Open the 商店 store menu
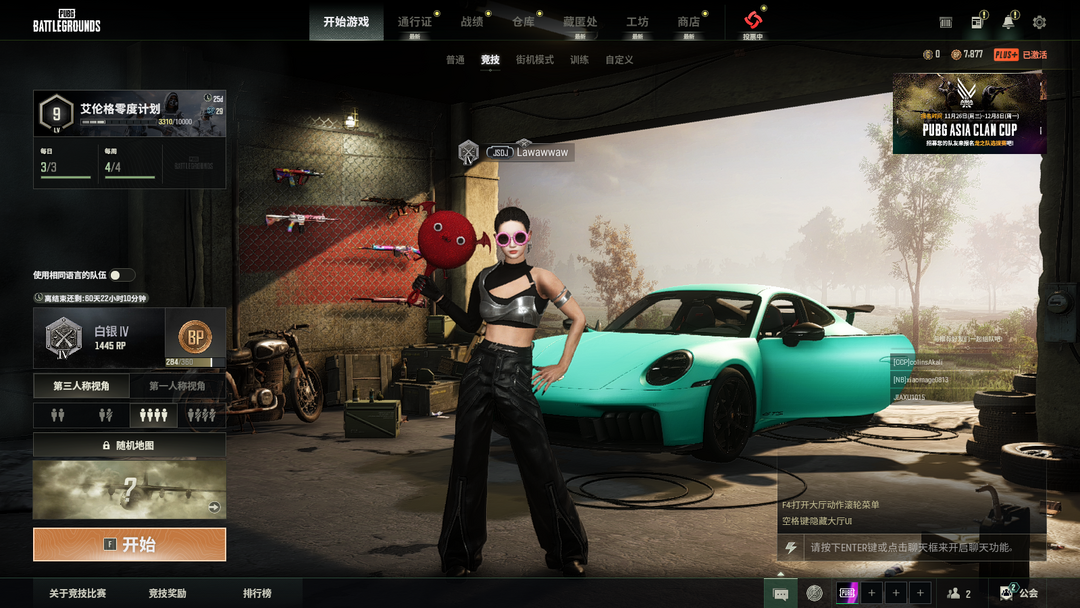The width and height of the screenshot is (1080, 608). [x=688, y=22]
